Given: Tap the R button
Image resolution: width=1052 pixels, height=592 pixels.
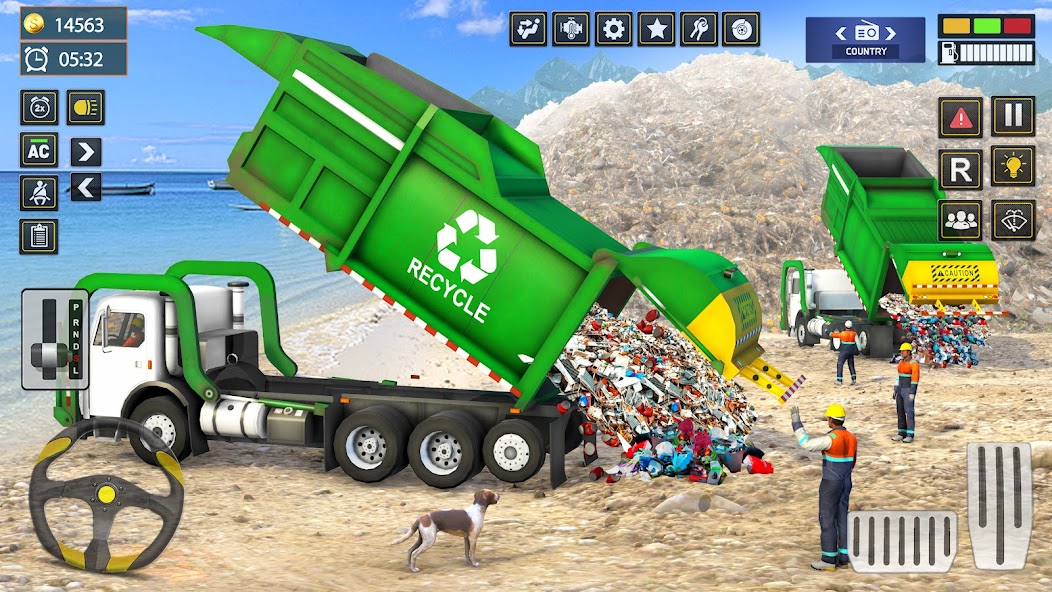Looking at the screenshot, I should pyautogui.click(x=960, y=169).
